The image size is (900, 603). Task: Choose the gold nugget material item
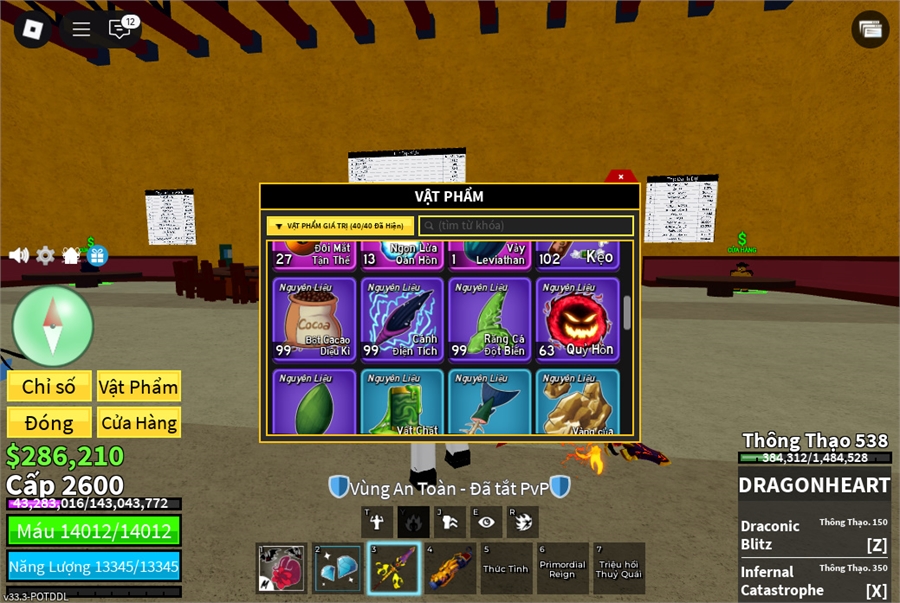(x=577, y=402)
